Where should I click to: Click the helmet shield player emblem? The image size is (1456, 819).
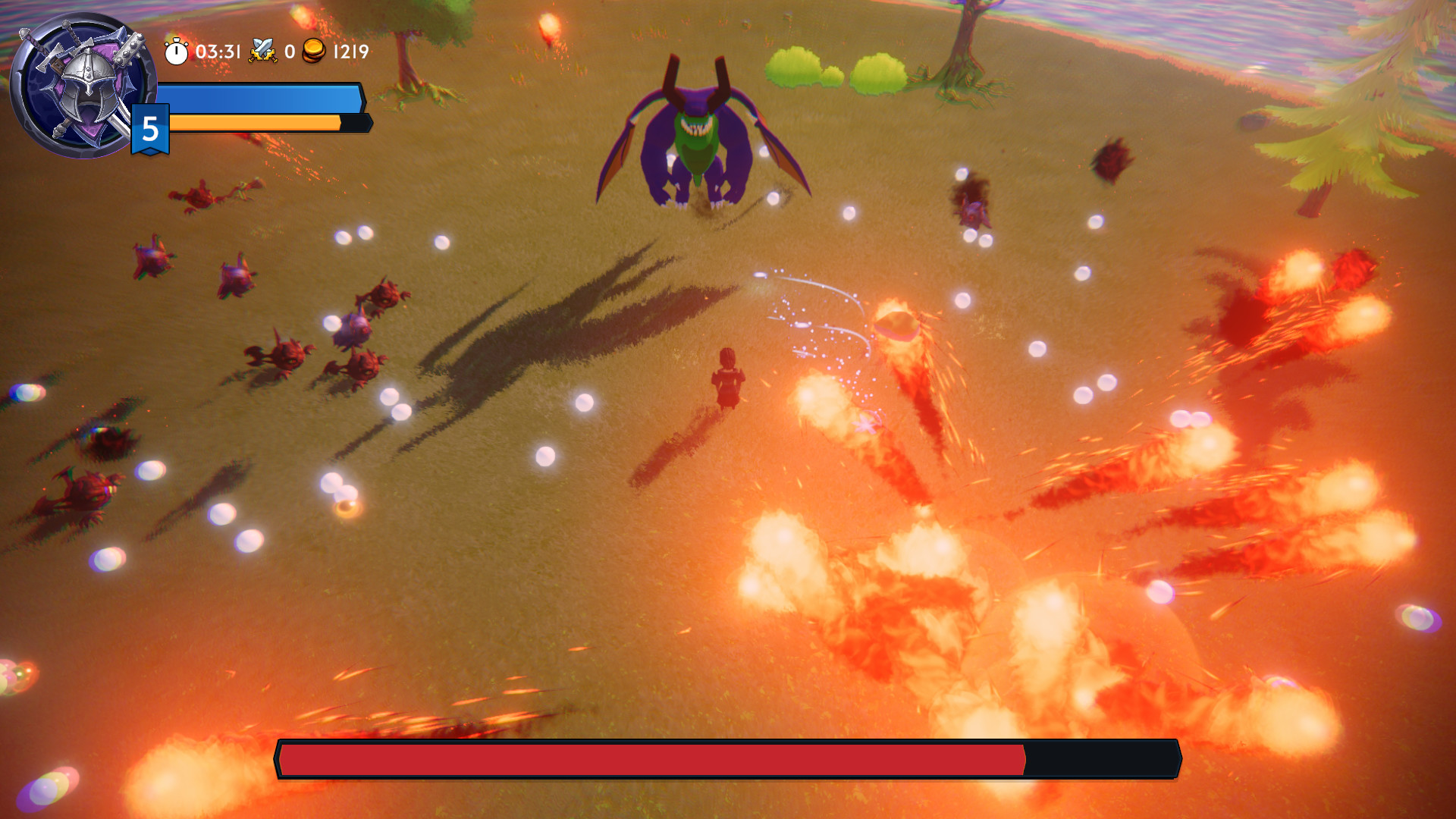[81, 80]
